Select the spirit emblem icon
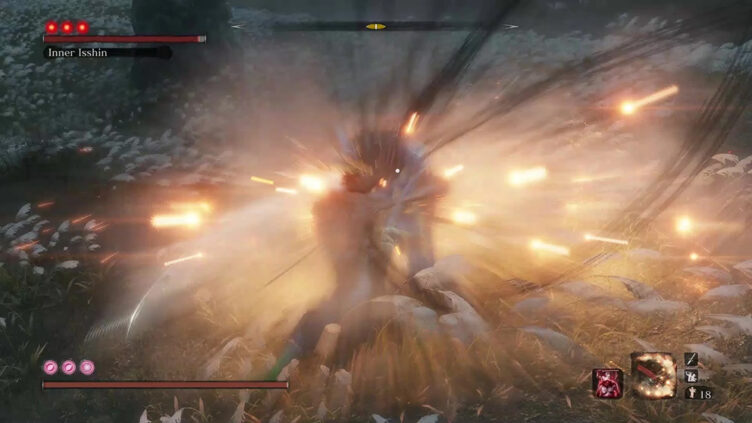The width and height of the screenshot is (752, 423). click(691, 394)
